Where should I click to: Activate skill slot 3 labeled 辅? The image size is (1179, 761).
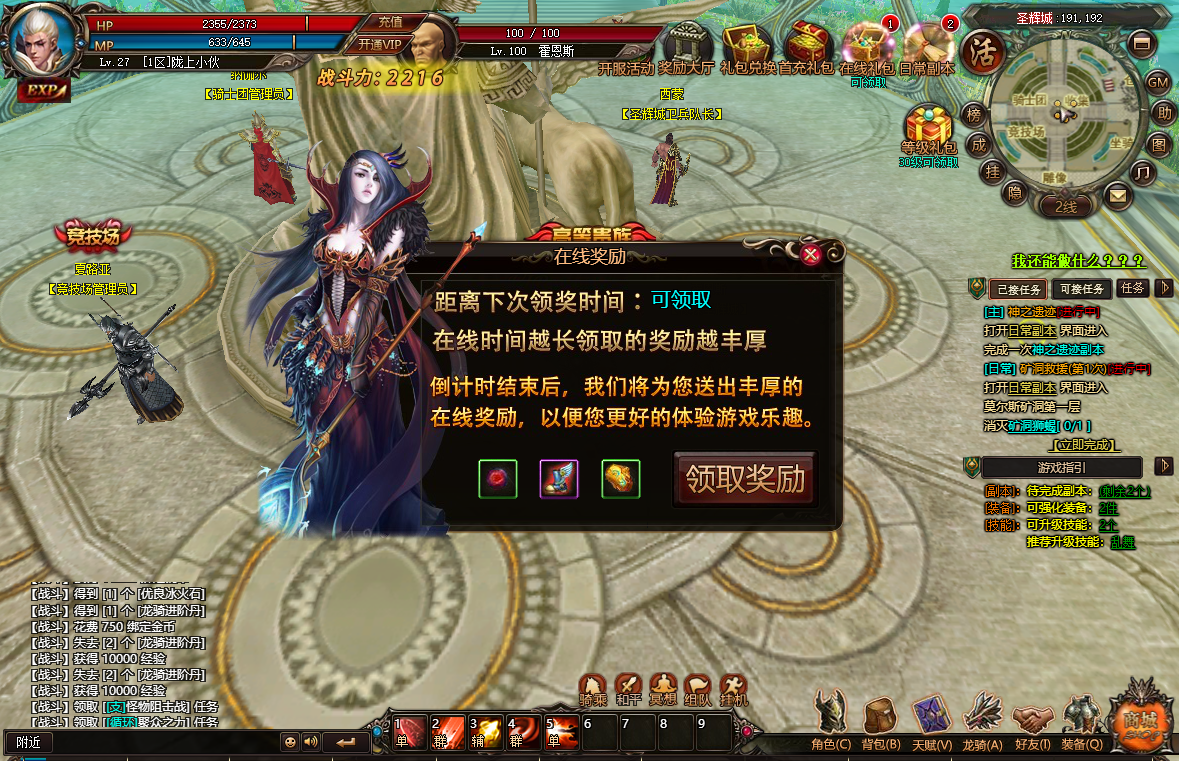[x=485, y=732]
